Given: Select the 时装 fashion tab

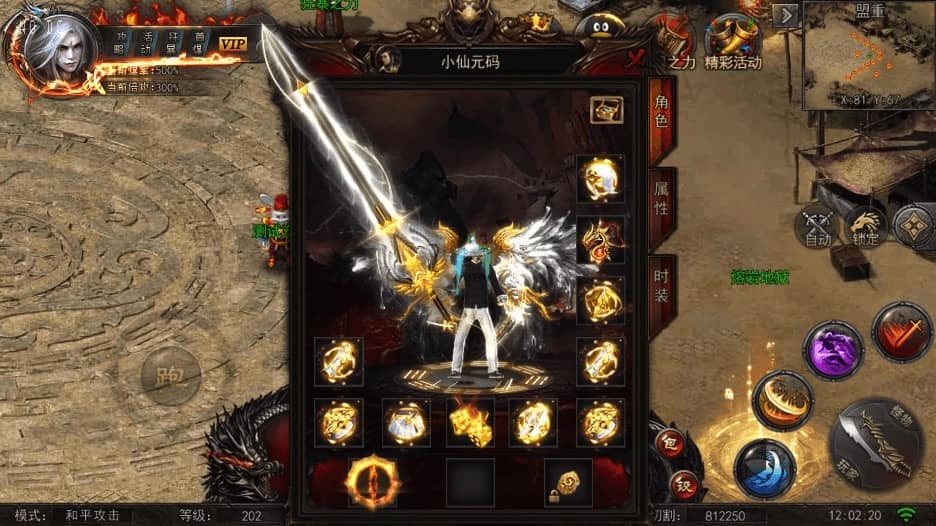Looking at the screenshot, I should click(661, 283).
